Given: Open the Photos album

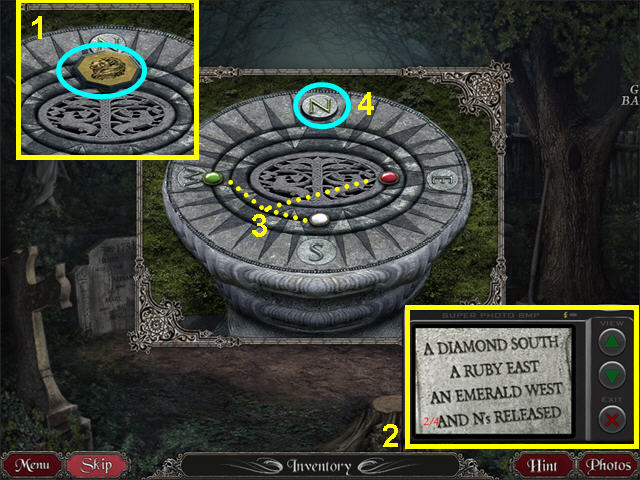Looking at the screenshot, I should [x=606, y=465].
